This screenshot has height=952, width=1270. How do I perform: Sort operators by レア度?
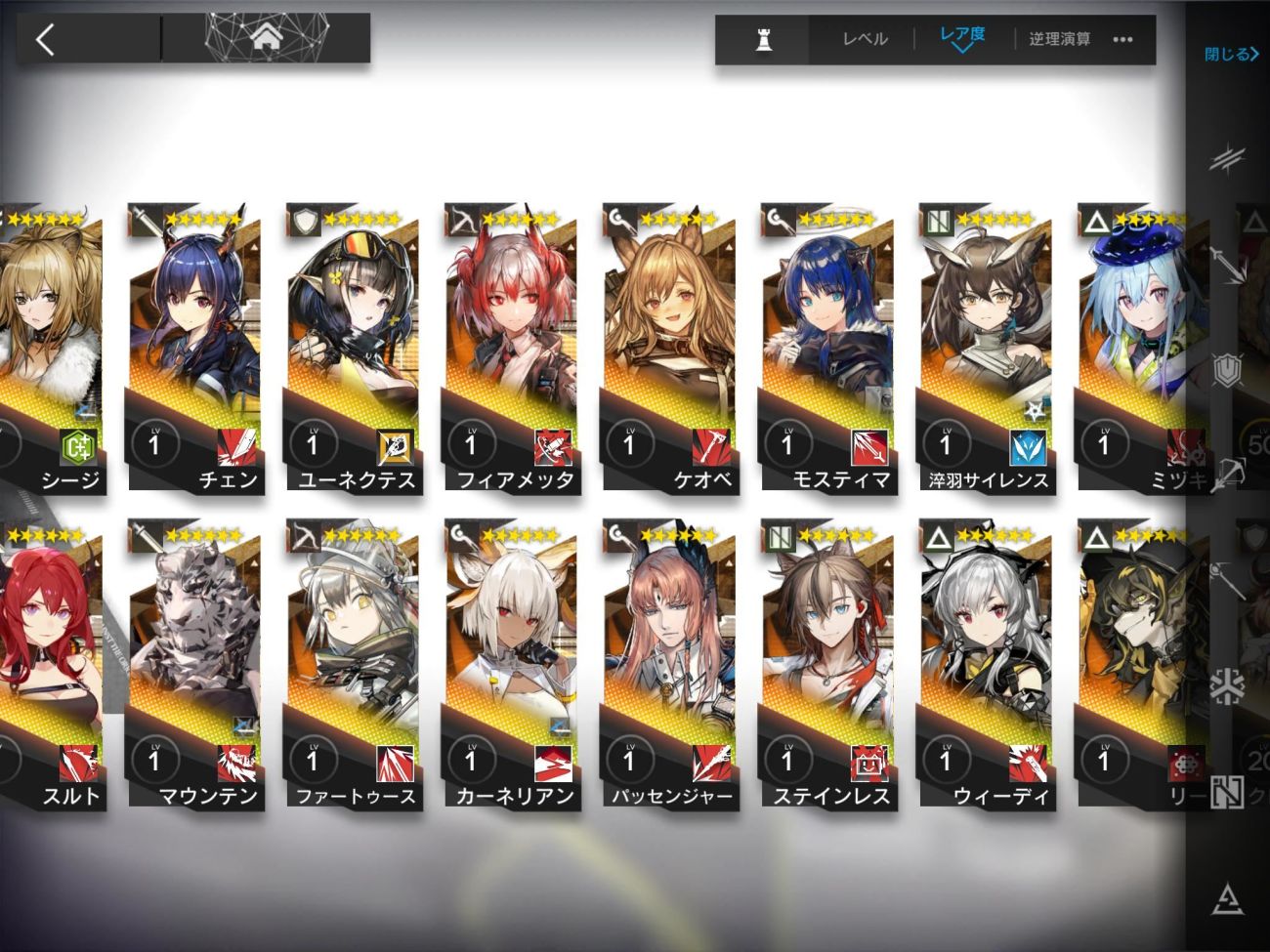pos(962,37)
